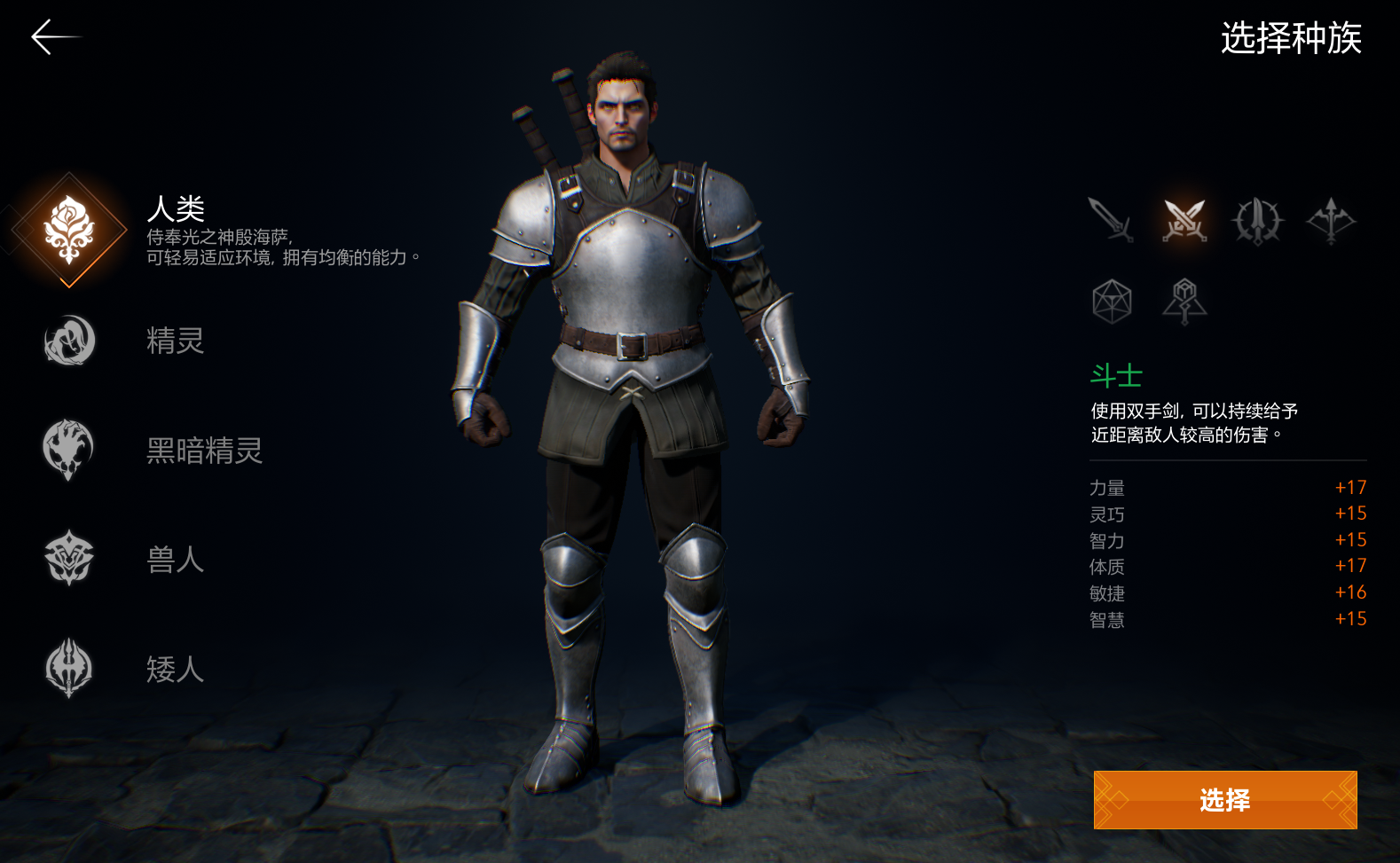1400x863 pixels.
Task: Choose the single sword class icon
Action: tap(1111, 220)
